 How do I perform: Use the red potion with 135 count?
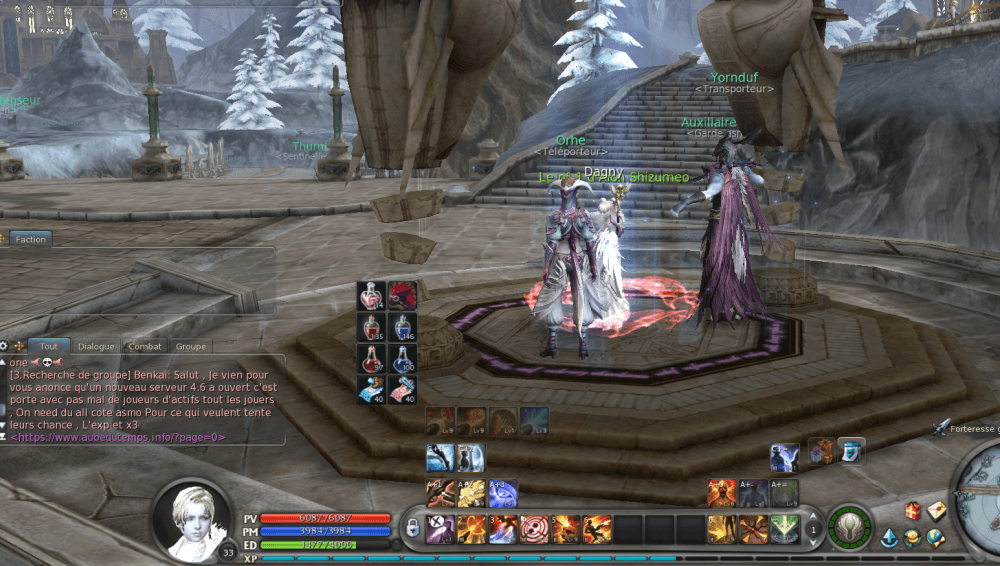click(371, 327)
